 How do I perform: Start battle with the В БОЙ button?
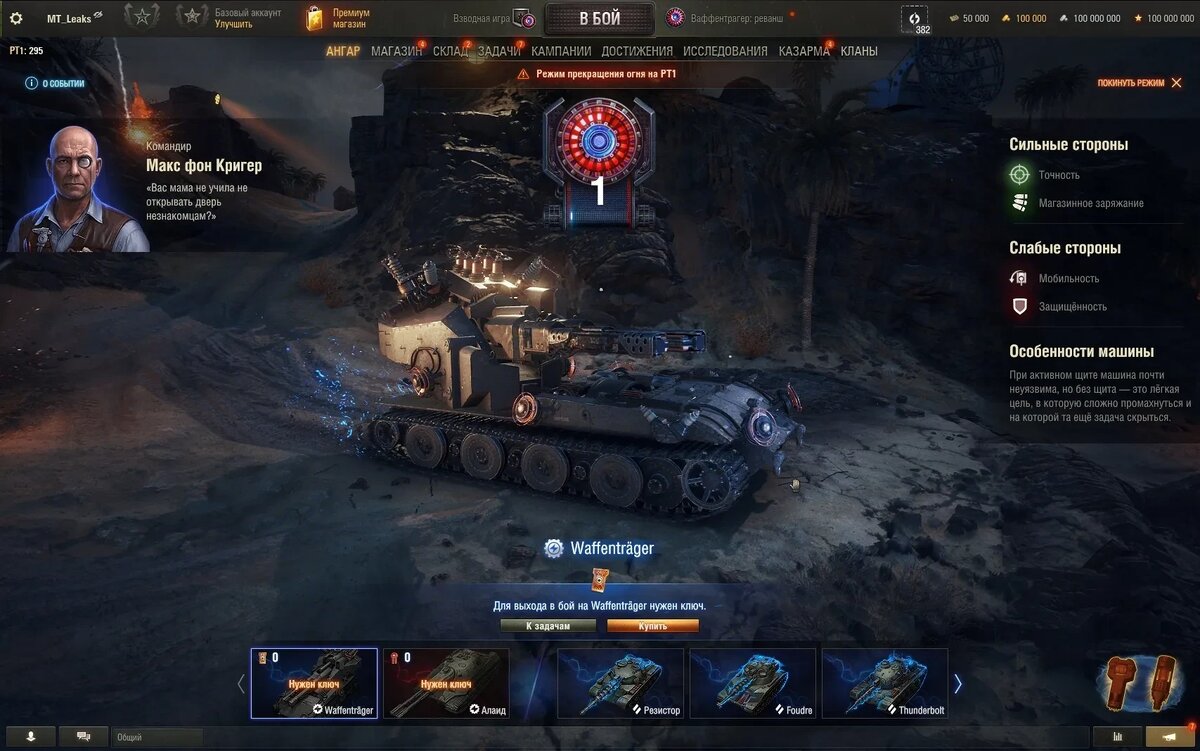599,18
